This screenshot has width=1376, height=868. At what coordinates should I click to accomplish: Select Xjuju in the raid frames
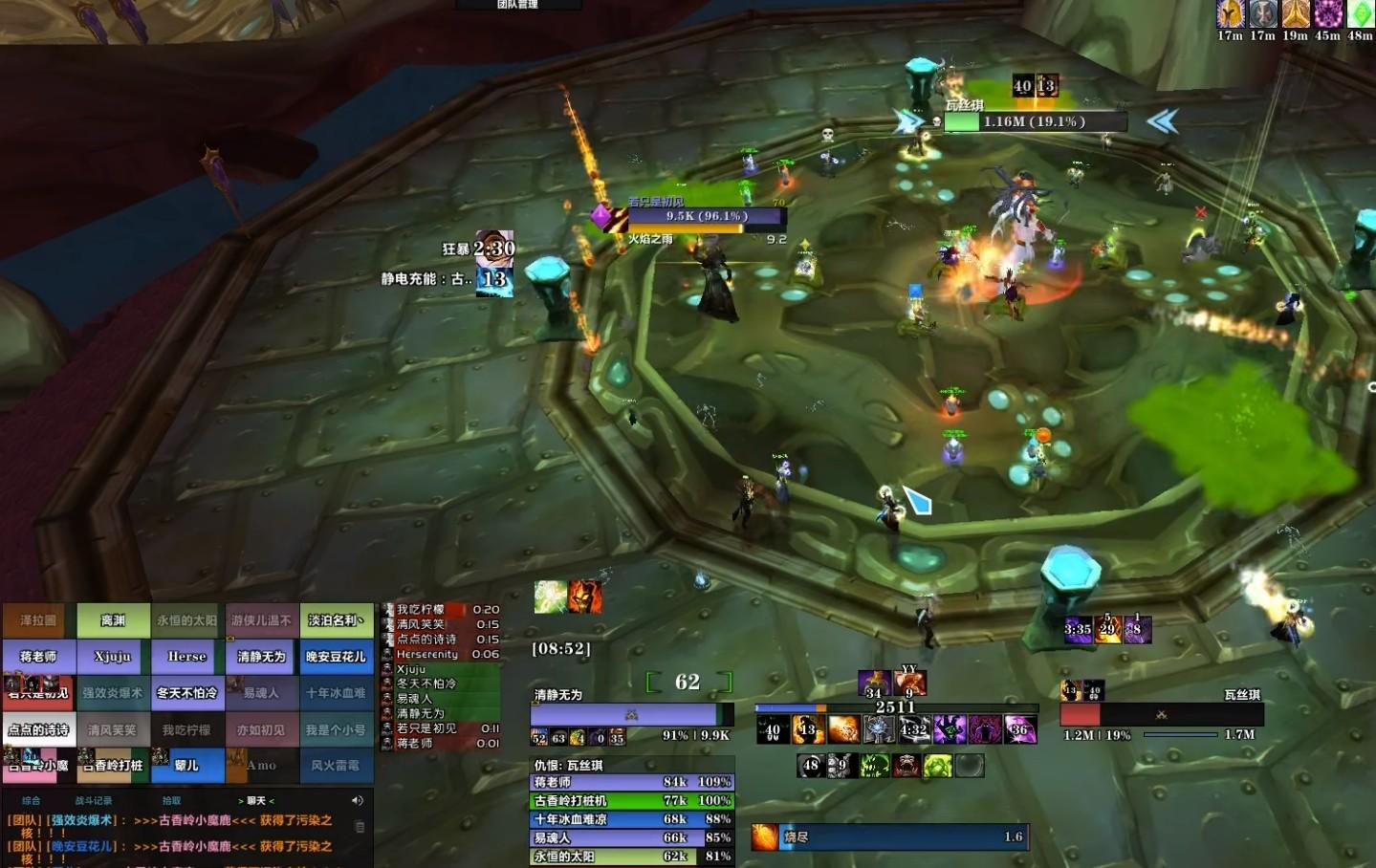click(113, 657)
